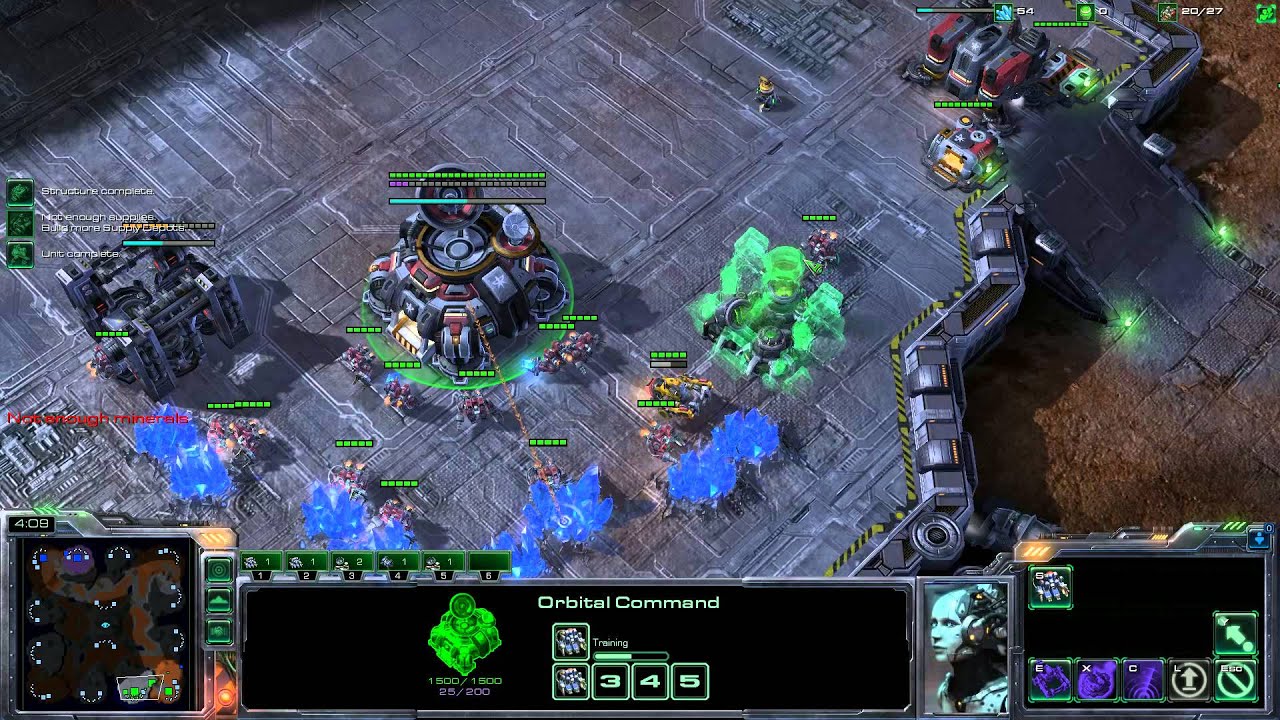This screenshot has height=720, width=1280.
Task: Activate Calldown MULE ability
Action: point(1050,680)
